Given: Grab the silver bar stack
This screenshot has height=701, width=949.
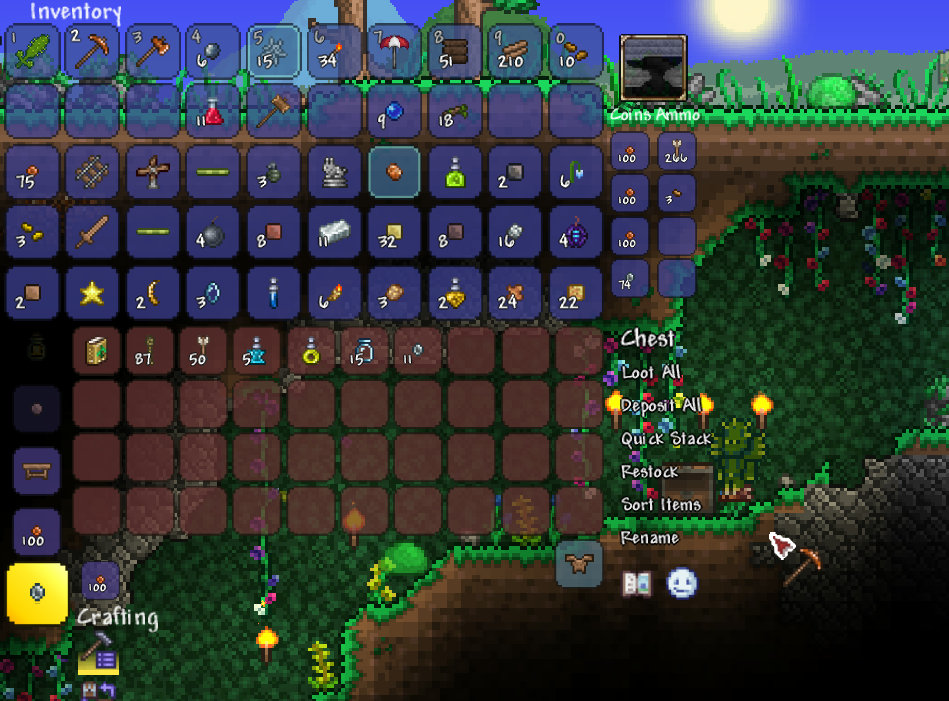Looking at the screenshot, I should tap(333, 233).
